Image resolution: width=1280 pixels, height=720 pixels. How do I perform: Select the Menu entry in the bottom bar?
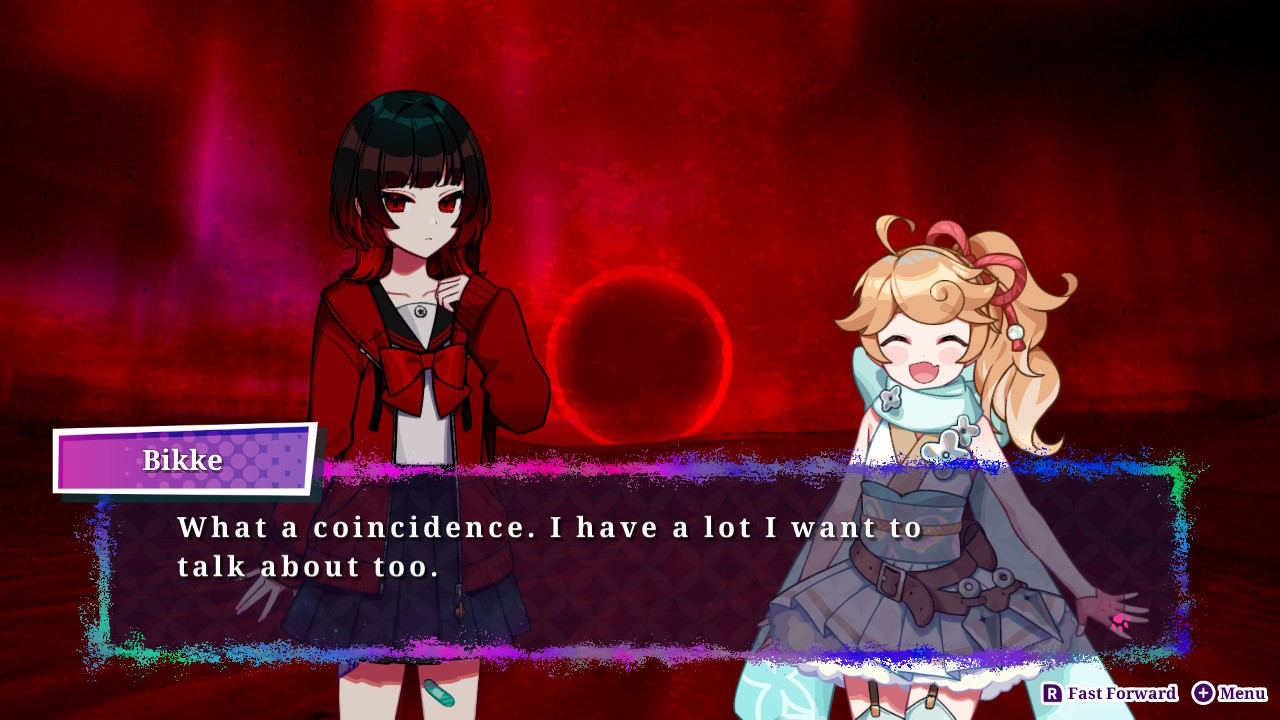[1230, 693]
